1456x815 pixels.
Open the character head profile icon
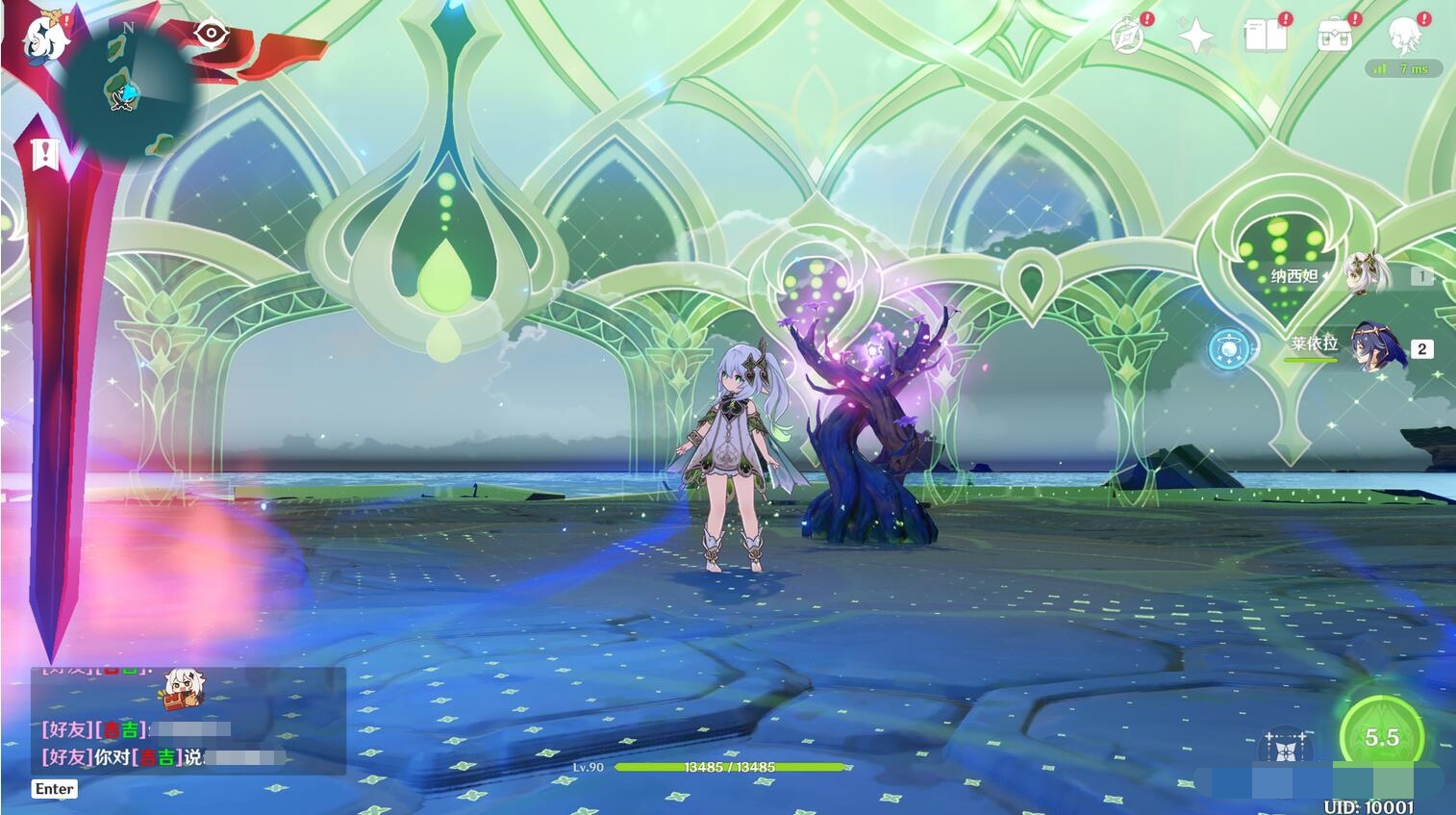tap(1403, 36)
